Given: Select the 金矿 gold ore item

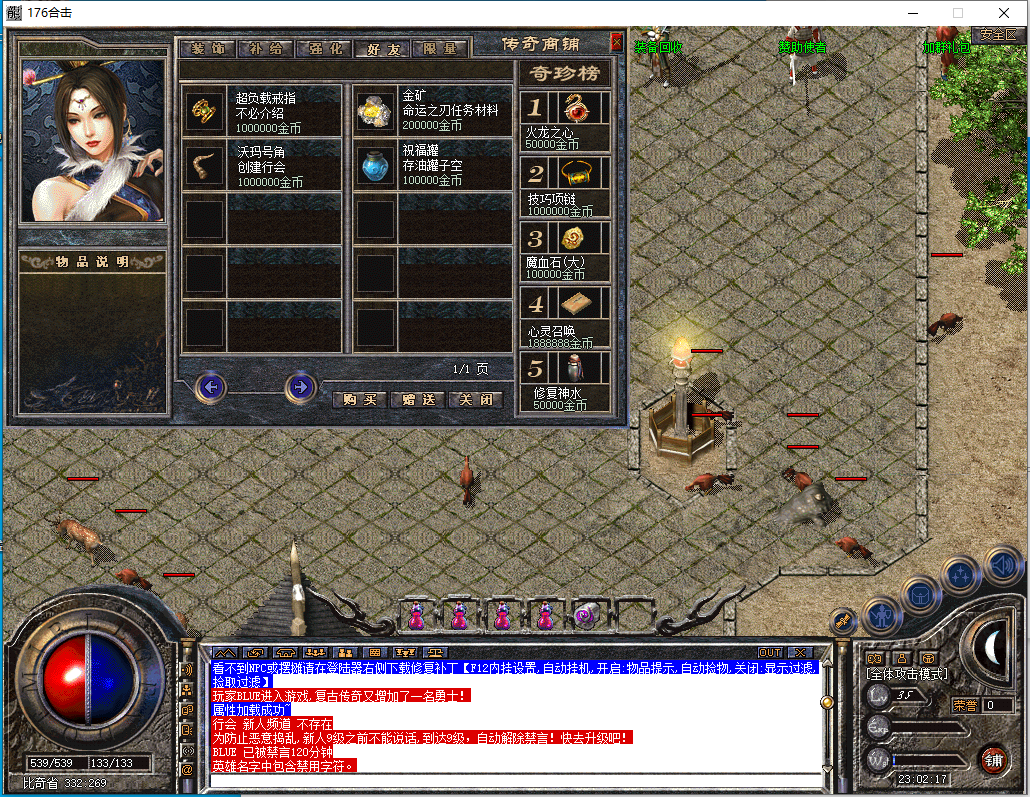Looking at the screenshot, I should (375, 109).
